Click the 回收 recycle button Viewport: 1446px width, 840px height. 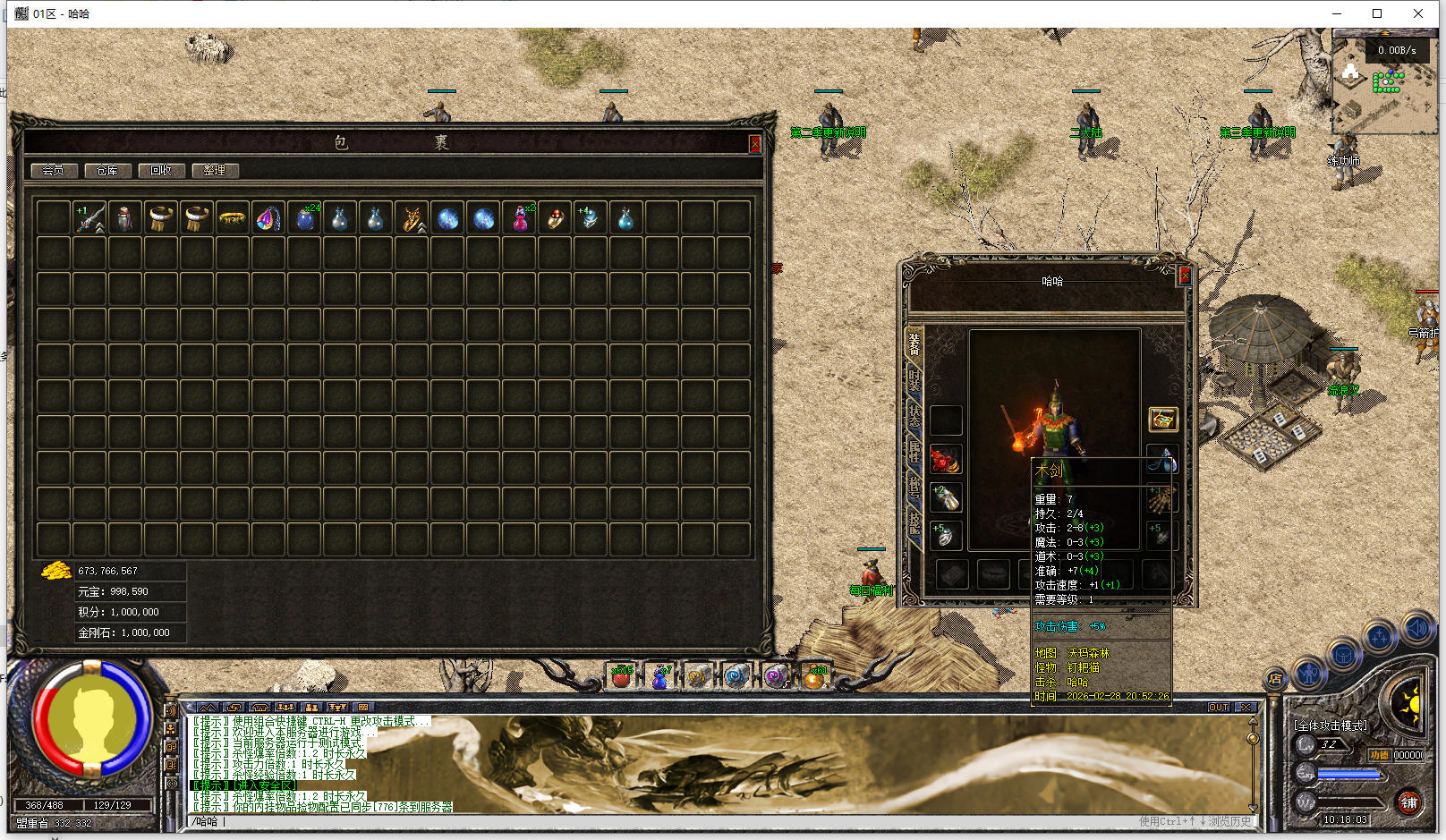(161, 170)
